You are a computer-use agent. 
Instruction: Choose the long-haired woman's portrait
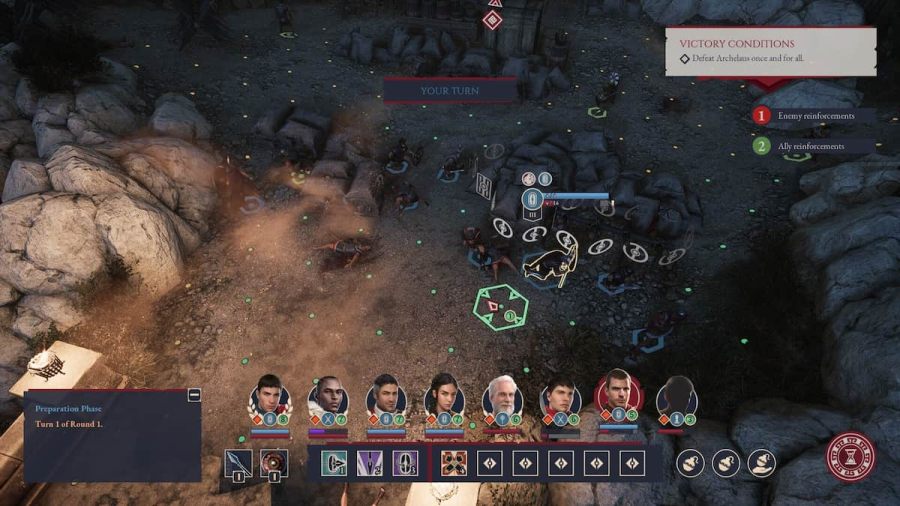click(444, 396)
